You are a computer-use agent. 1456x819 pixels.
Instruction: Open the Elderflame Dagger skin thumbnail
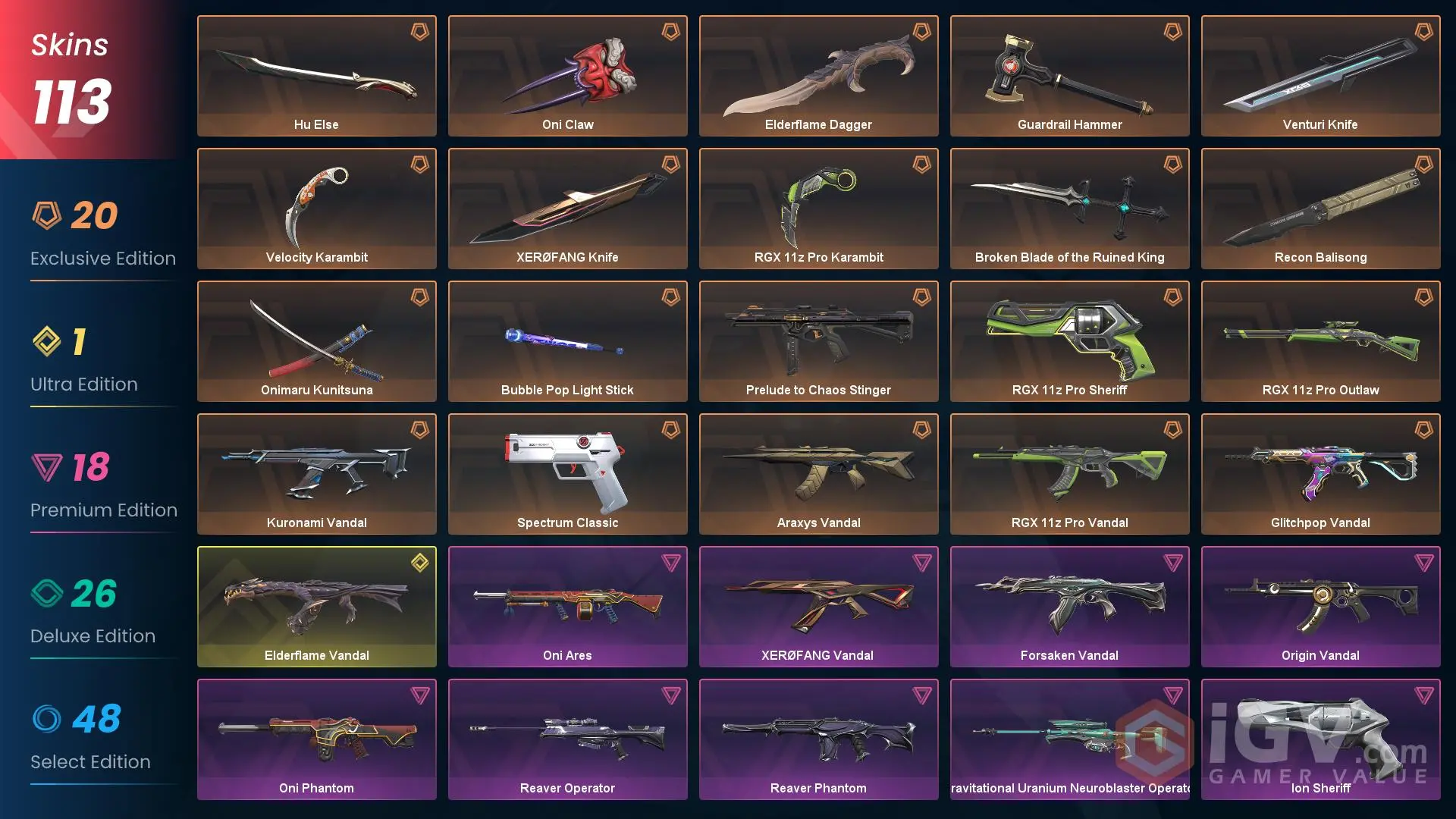(818, 75)
